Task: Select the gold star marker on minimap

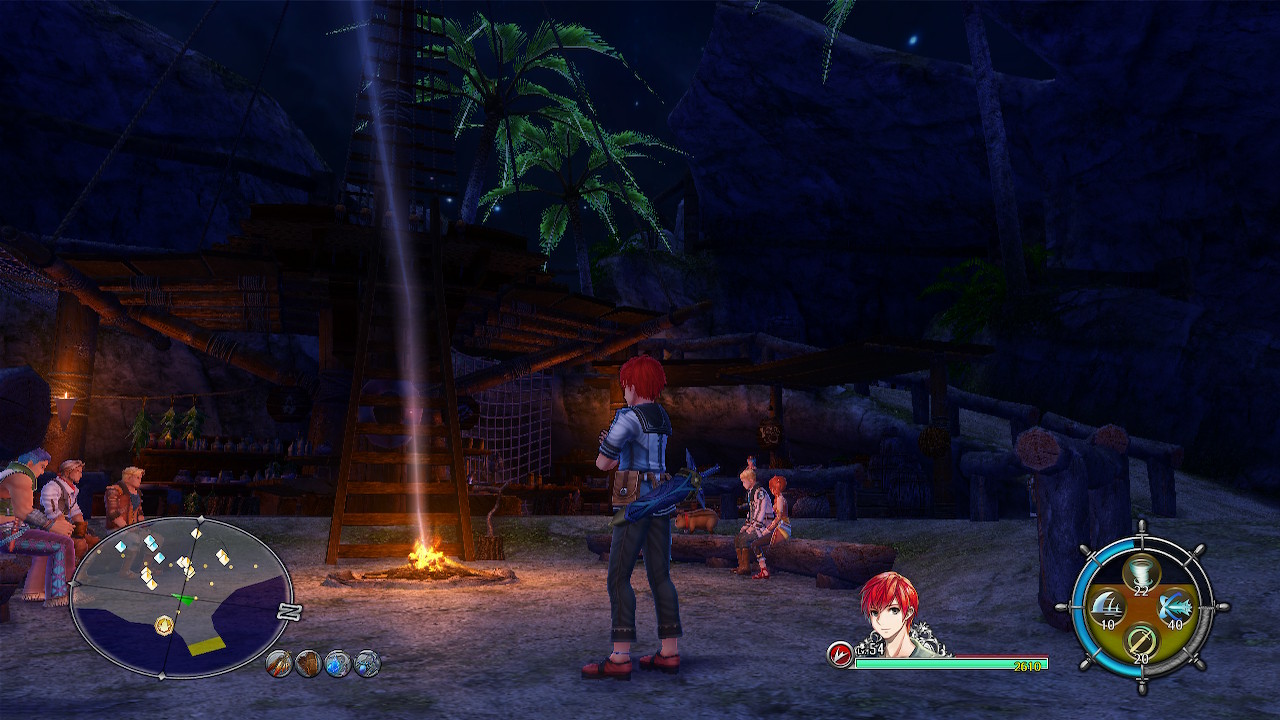Action: tap(164, 625)
